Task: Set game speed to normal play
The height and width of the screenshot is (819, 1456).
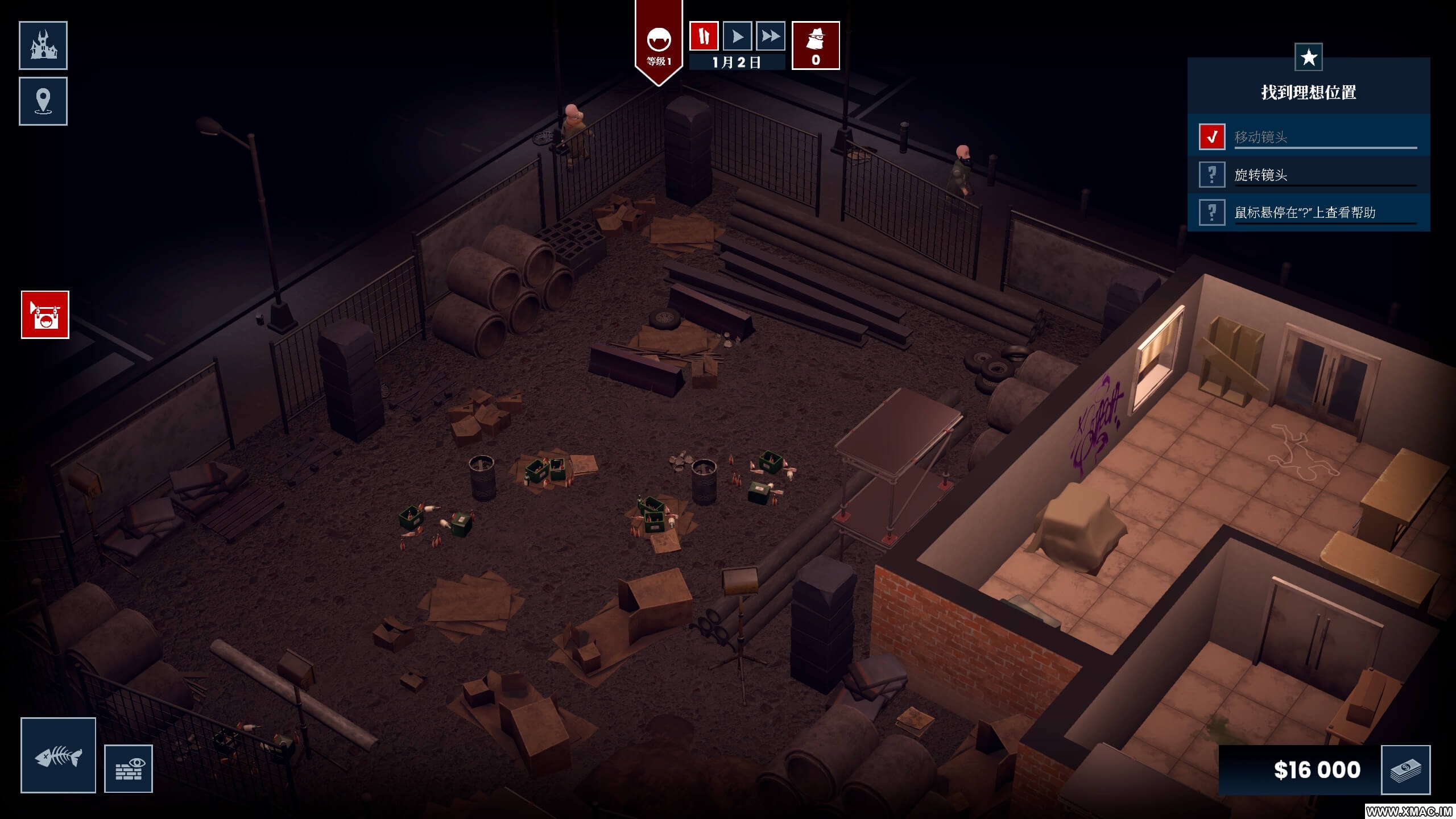Action: click(x=737, y=36)
